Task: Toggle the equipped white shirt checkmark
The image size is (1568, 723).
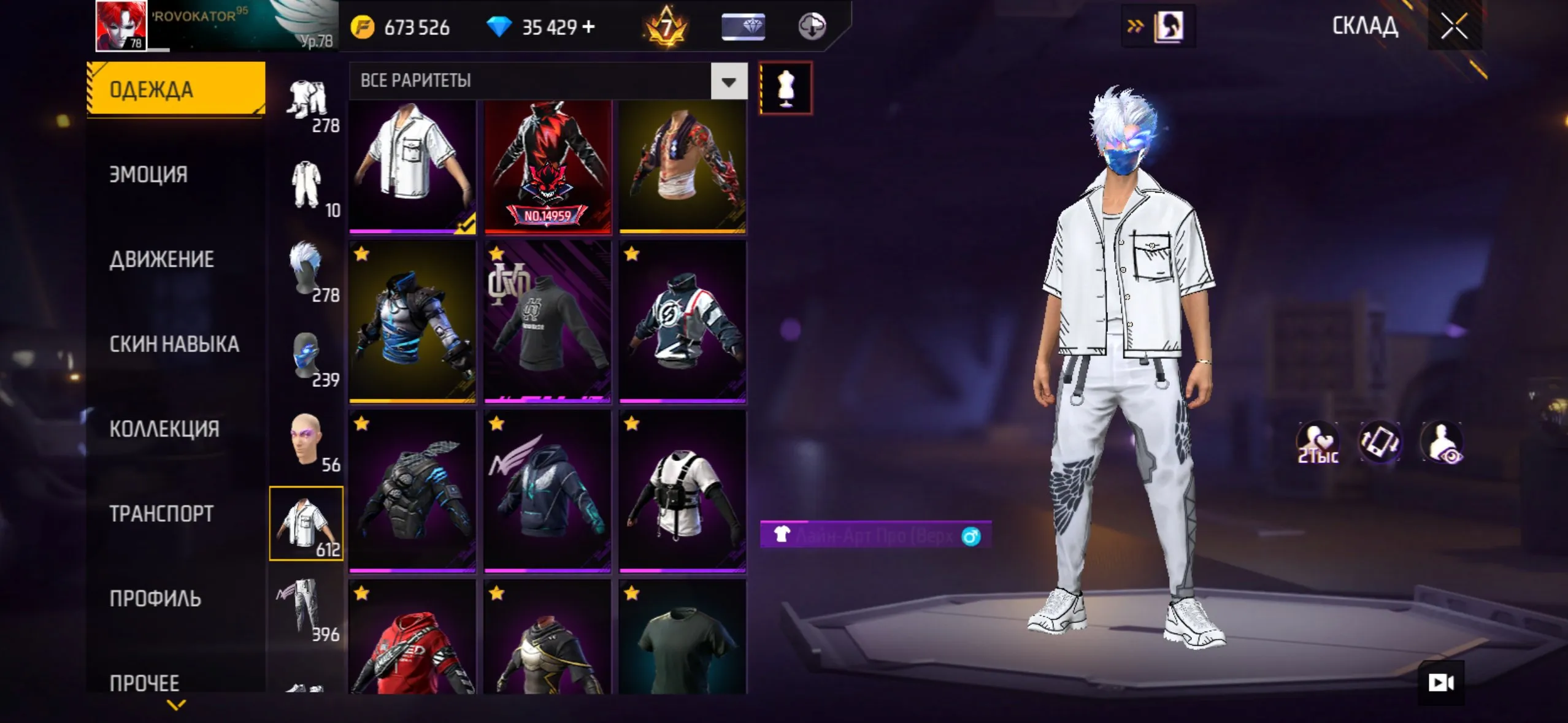Action: tap(464, 227)
